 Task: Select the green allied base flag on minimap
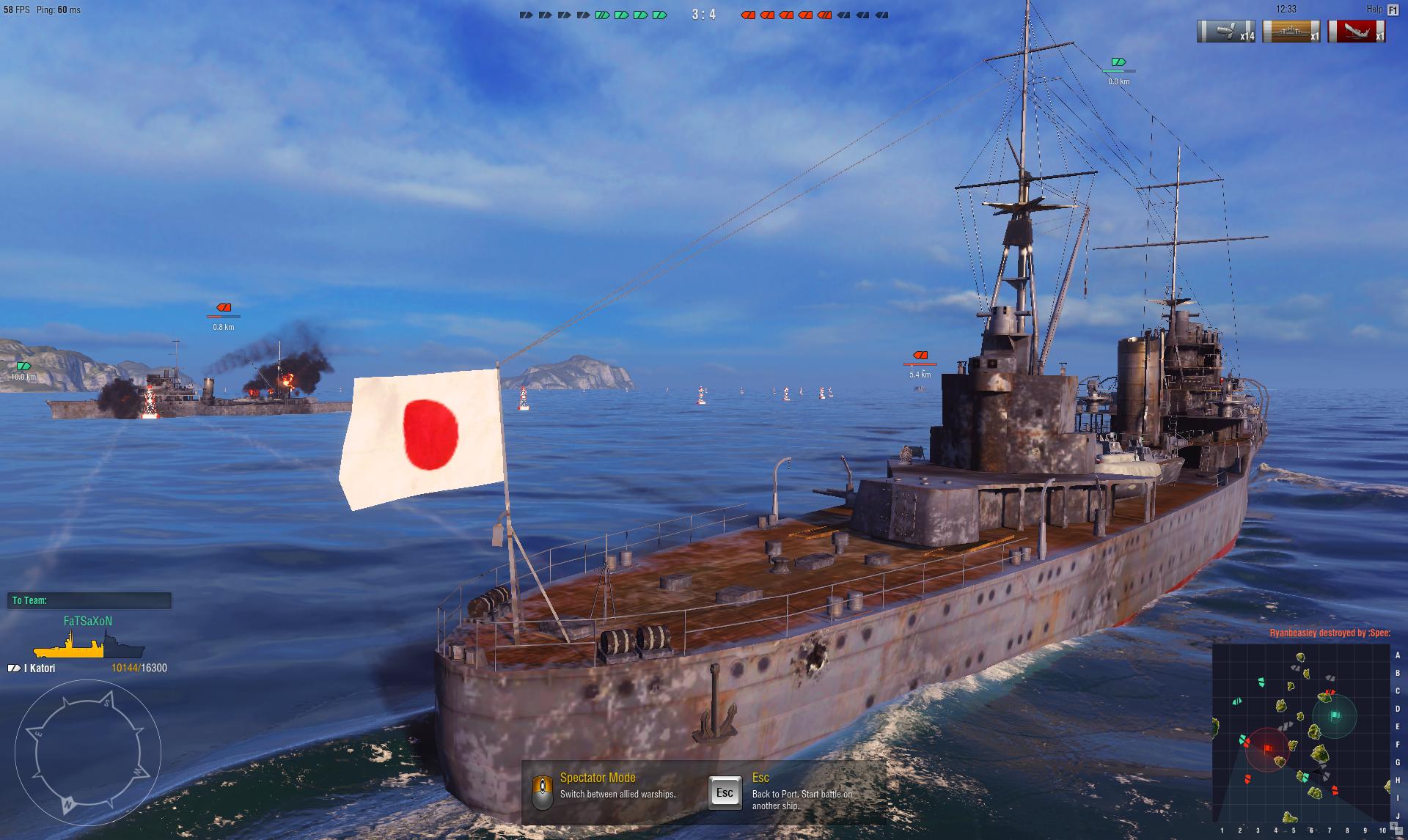[1335, 715]
